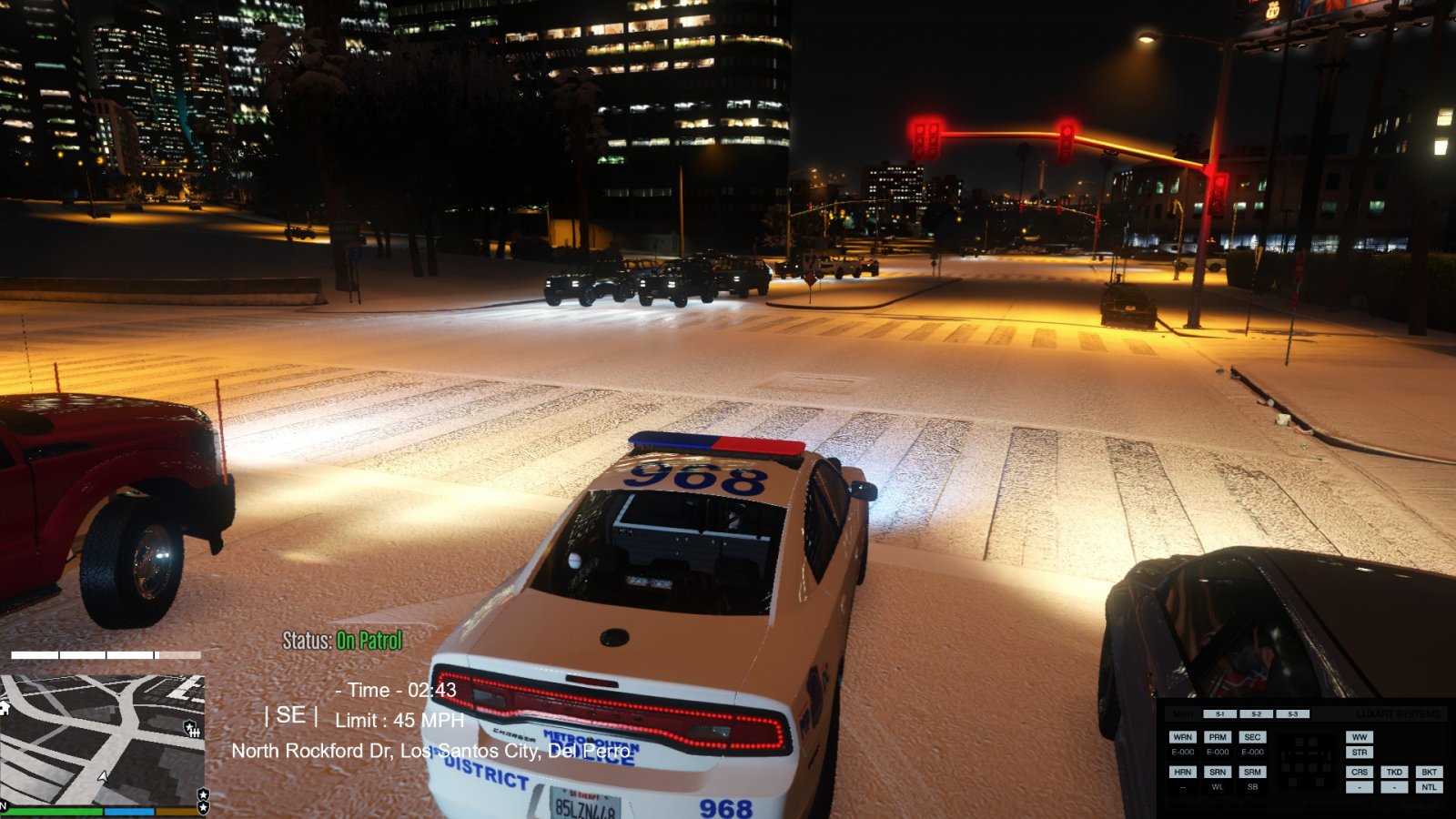The height and width of the screenshot is (819, 1456).
Task: Activate the HRN horn button
Action: 1182,772
